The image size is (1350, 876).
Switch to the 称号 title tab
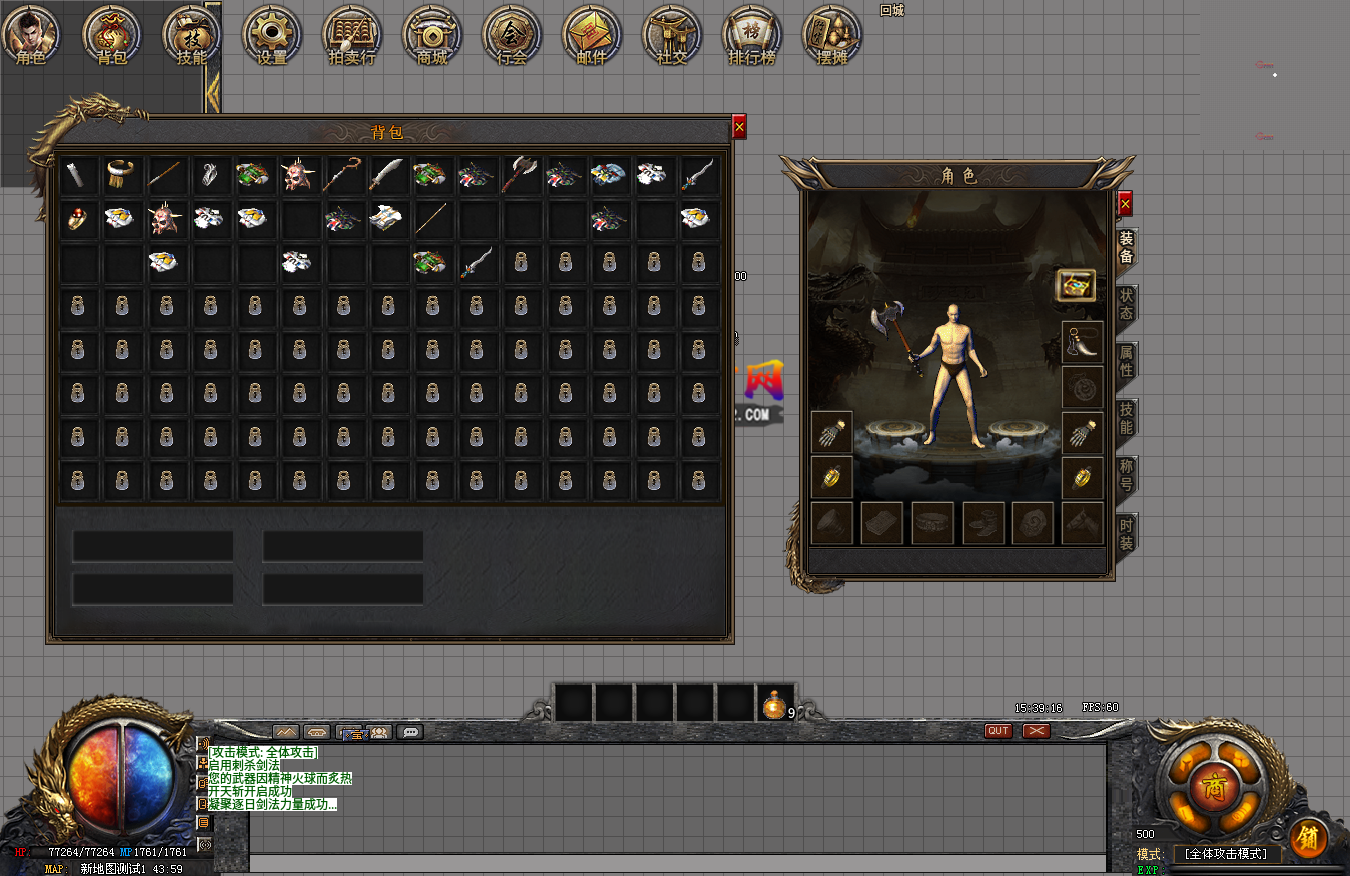pos(1126,476)
